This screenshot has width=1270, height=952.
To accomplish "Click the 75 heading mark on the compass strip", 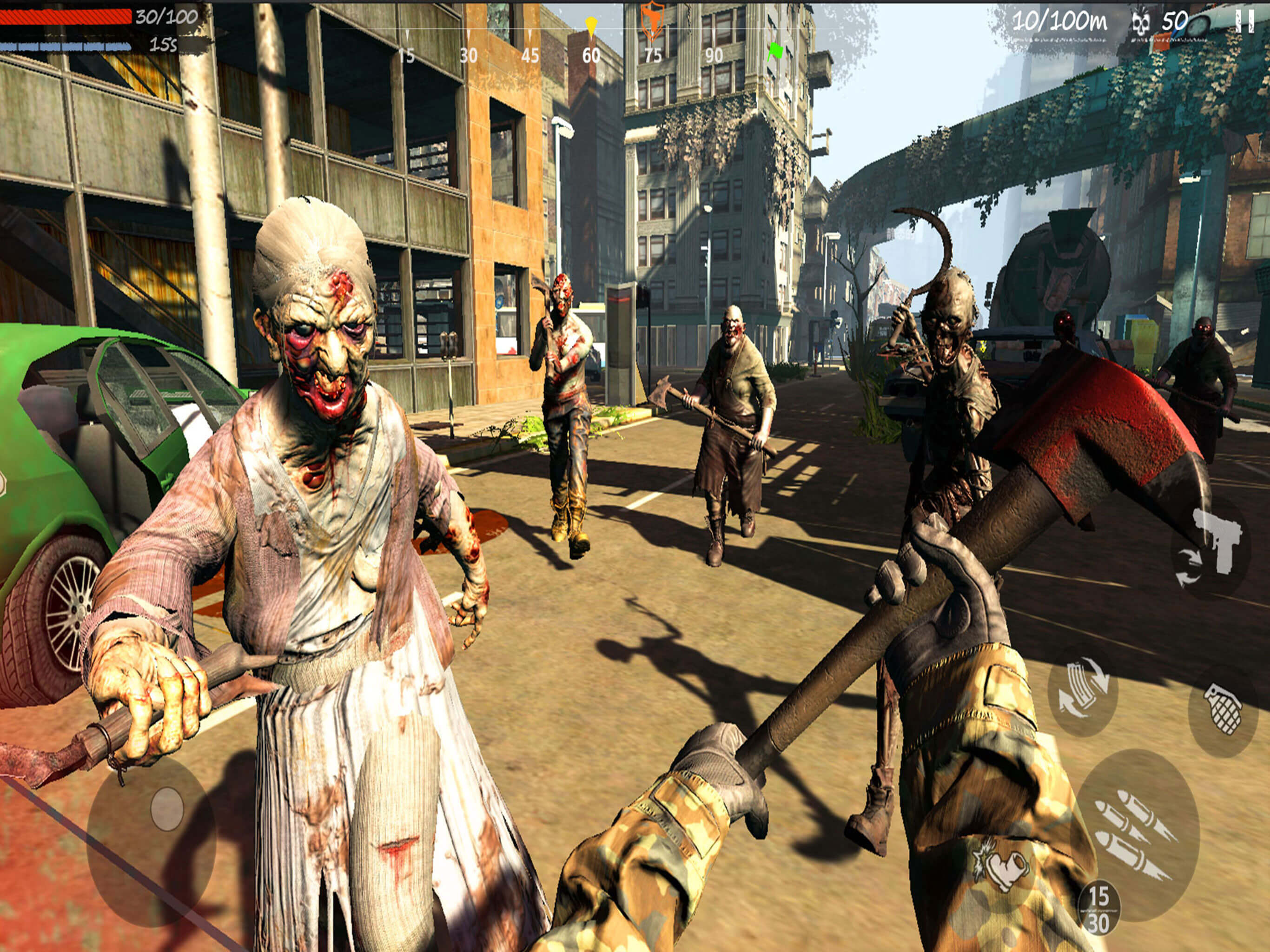I will [x=653, y=54].
